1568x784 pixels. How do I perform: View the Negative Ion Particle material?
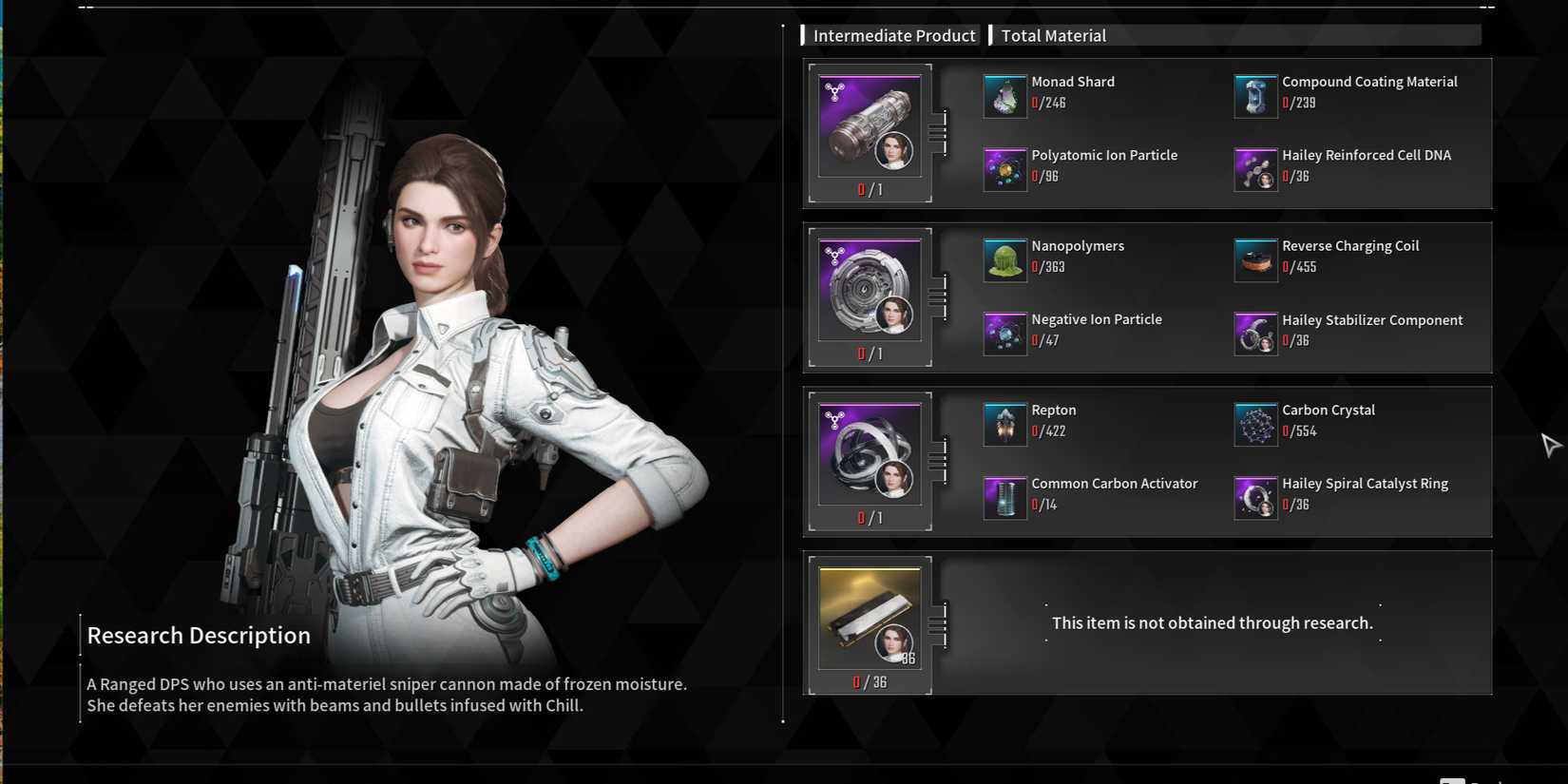(x=1004, y=334)
